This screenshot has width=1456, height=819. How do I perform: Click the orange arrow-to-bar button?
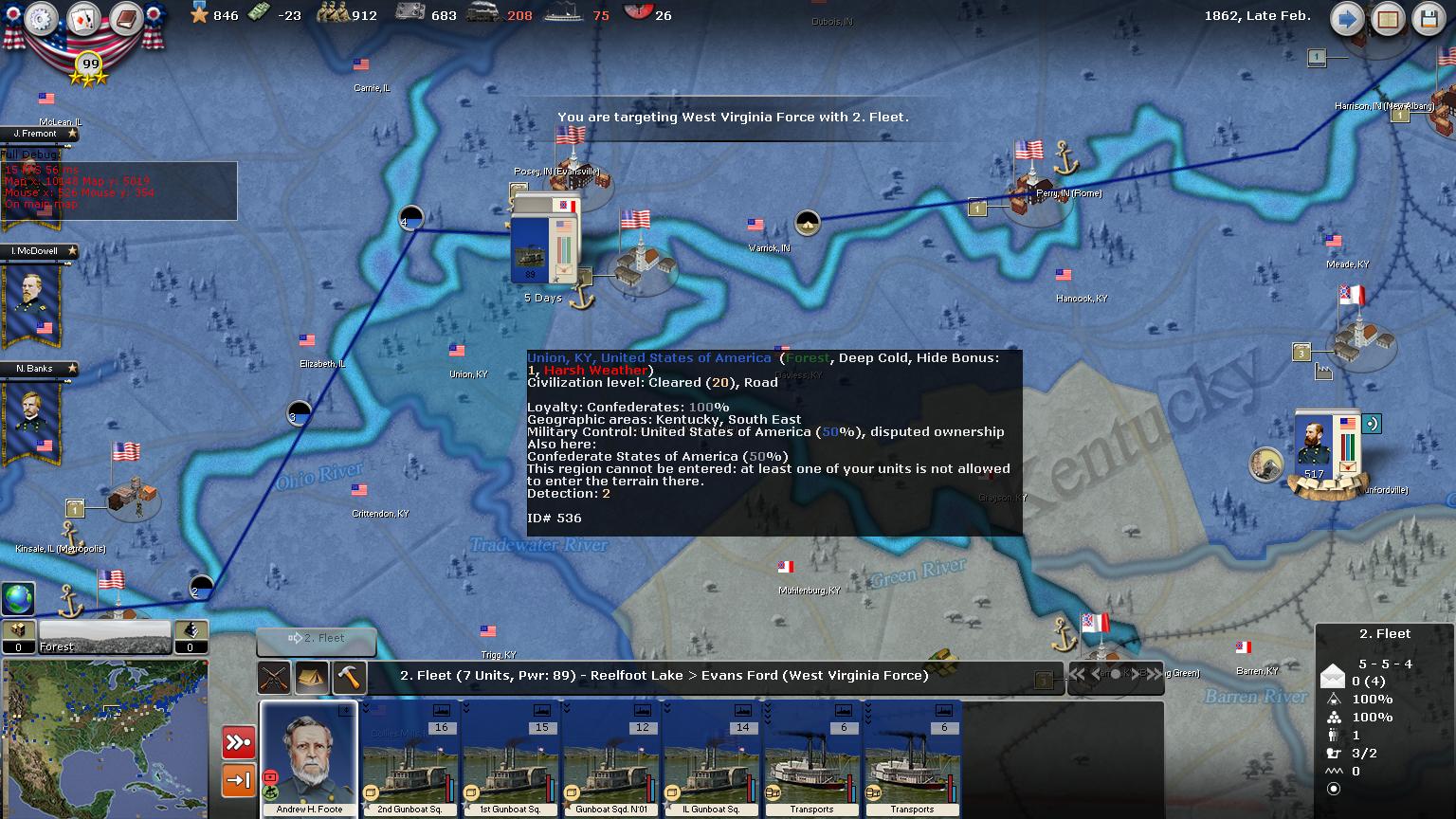[x=238, y=780]
